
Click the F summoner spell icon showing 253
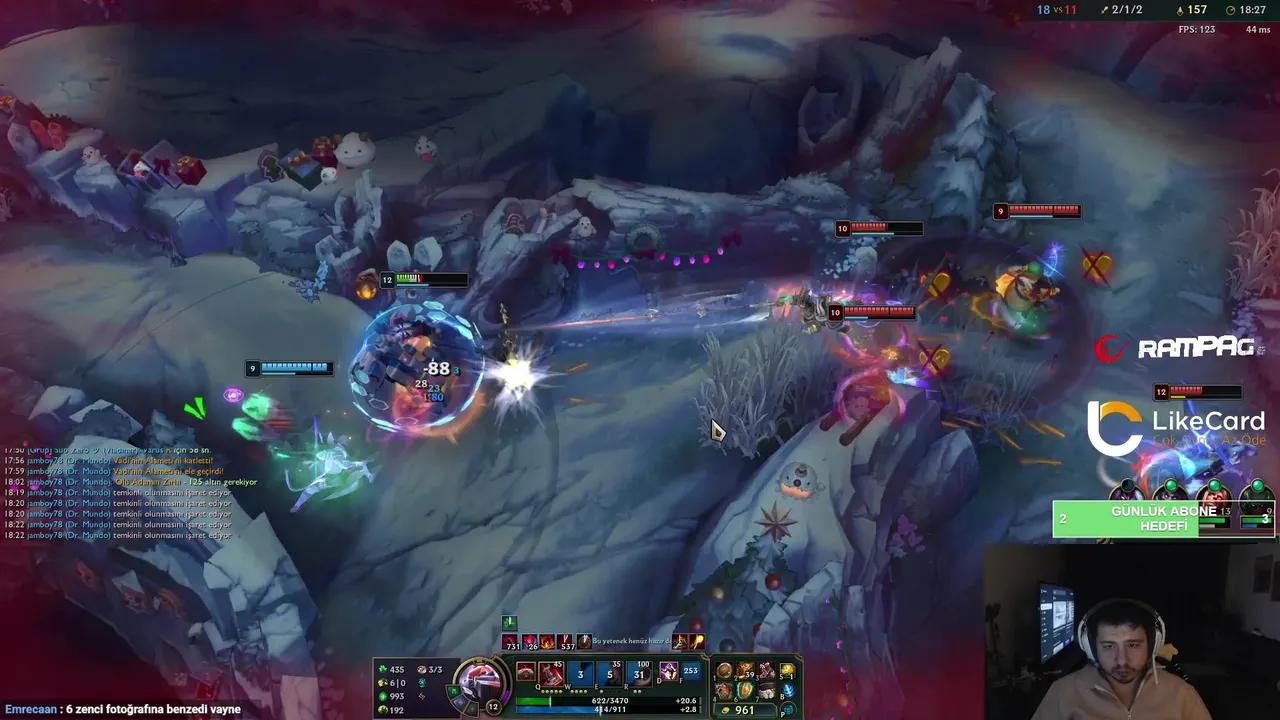(x=690, y=672)
